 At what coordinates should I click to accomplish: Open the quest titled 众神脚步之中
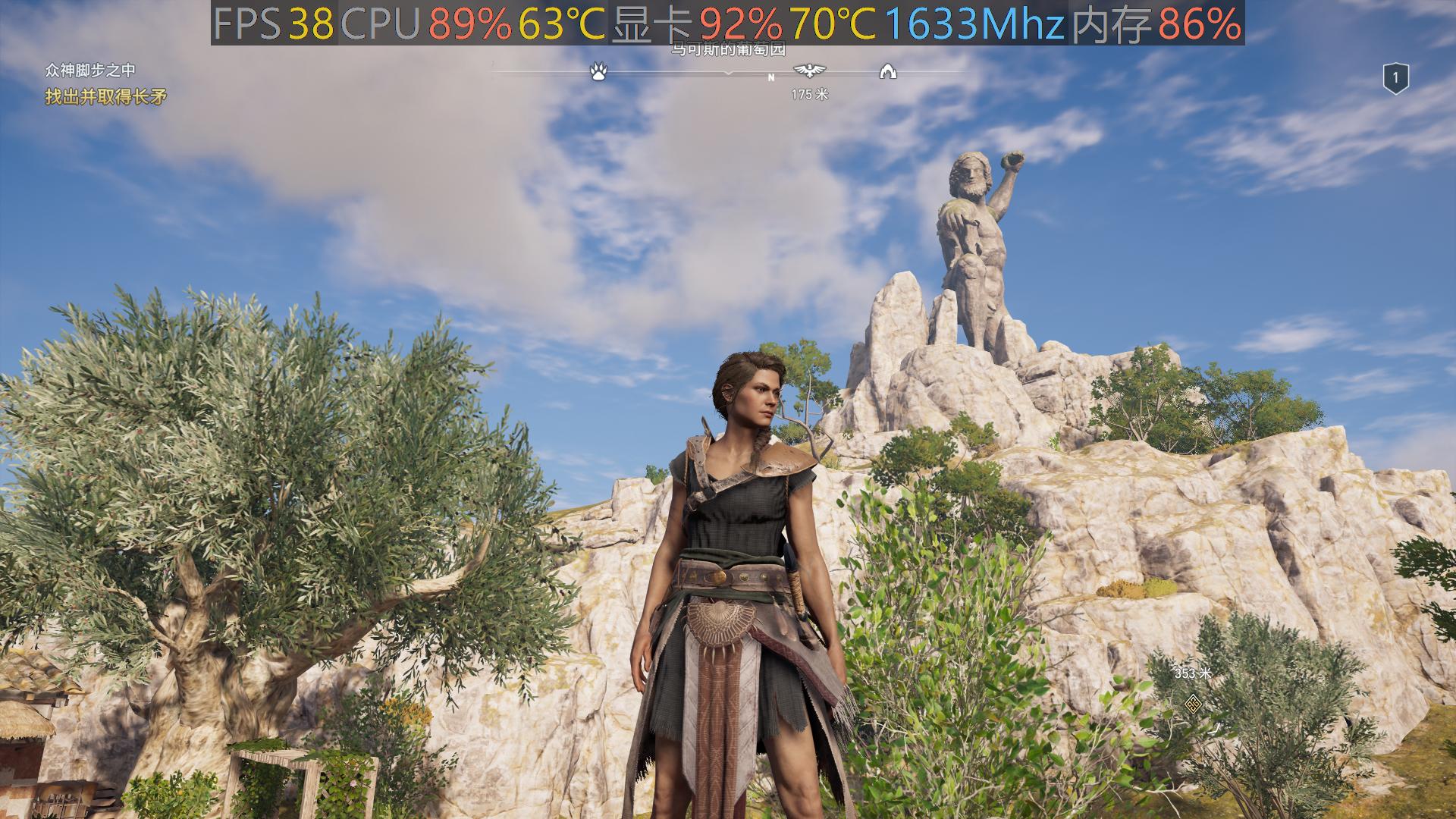[89, 71]
